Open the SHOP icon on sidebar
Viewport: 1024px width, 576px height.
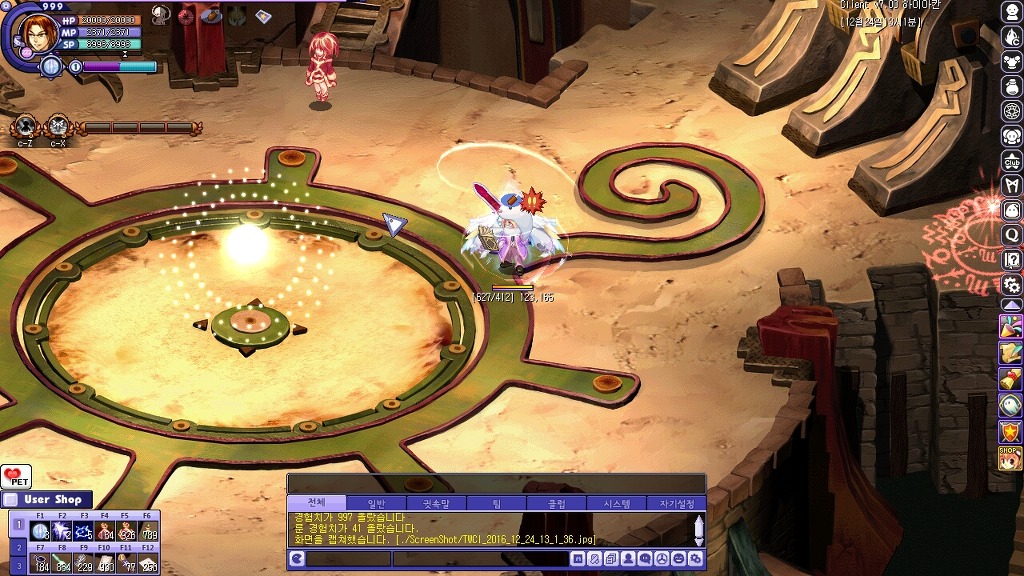(x=1010, y=457)
